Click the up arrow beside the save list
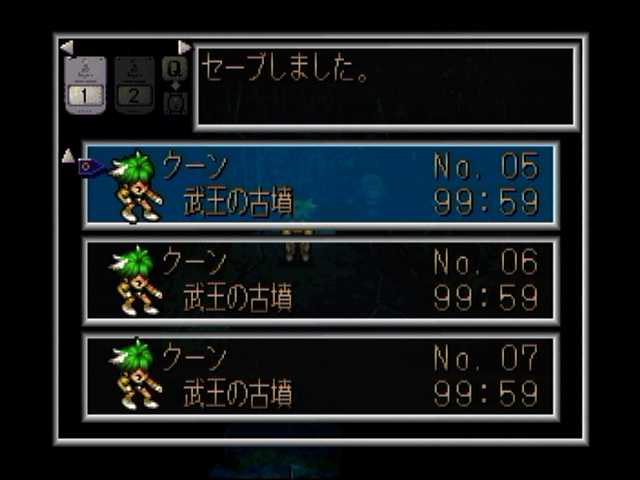Viewport: 640px width, 480px height. tap(68, 155)
